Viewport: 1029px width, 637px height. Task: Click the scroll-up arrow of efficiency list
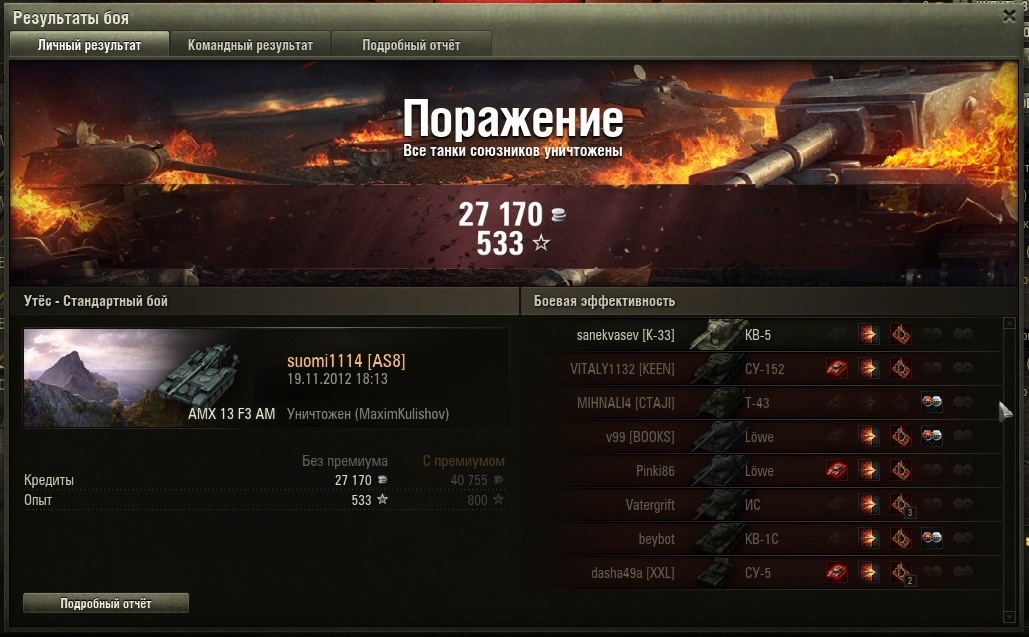pyautogui.click(x=1009, y=323)
